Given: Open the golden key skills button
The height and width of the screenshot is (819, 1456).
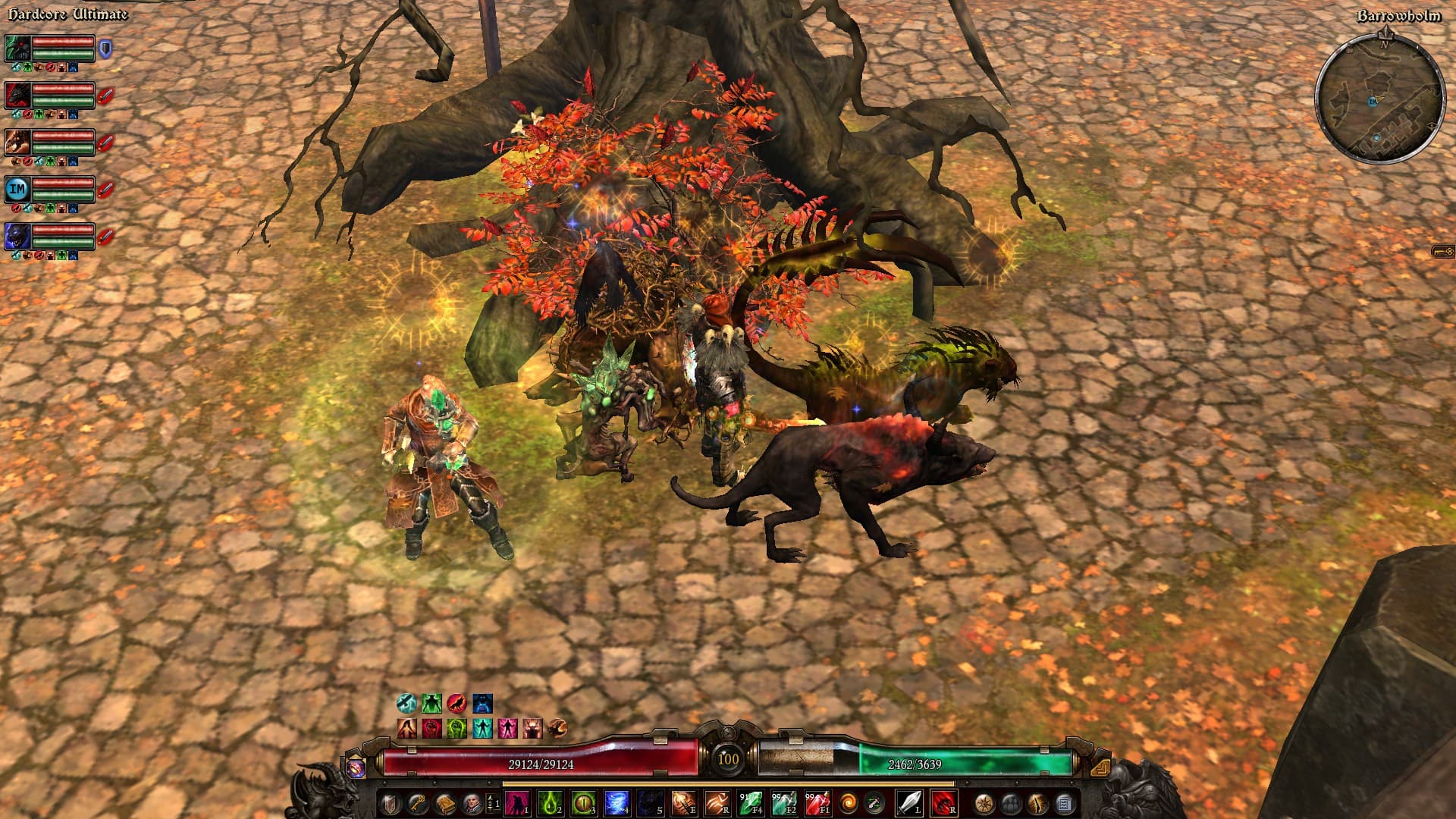Looking at the screenshot, I should pyautogui.click(x=418, y=802).
